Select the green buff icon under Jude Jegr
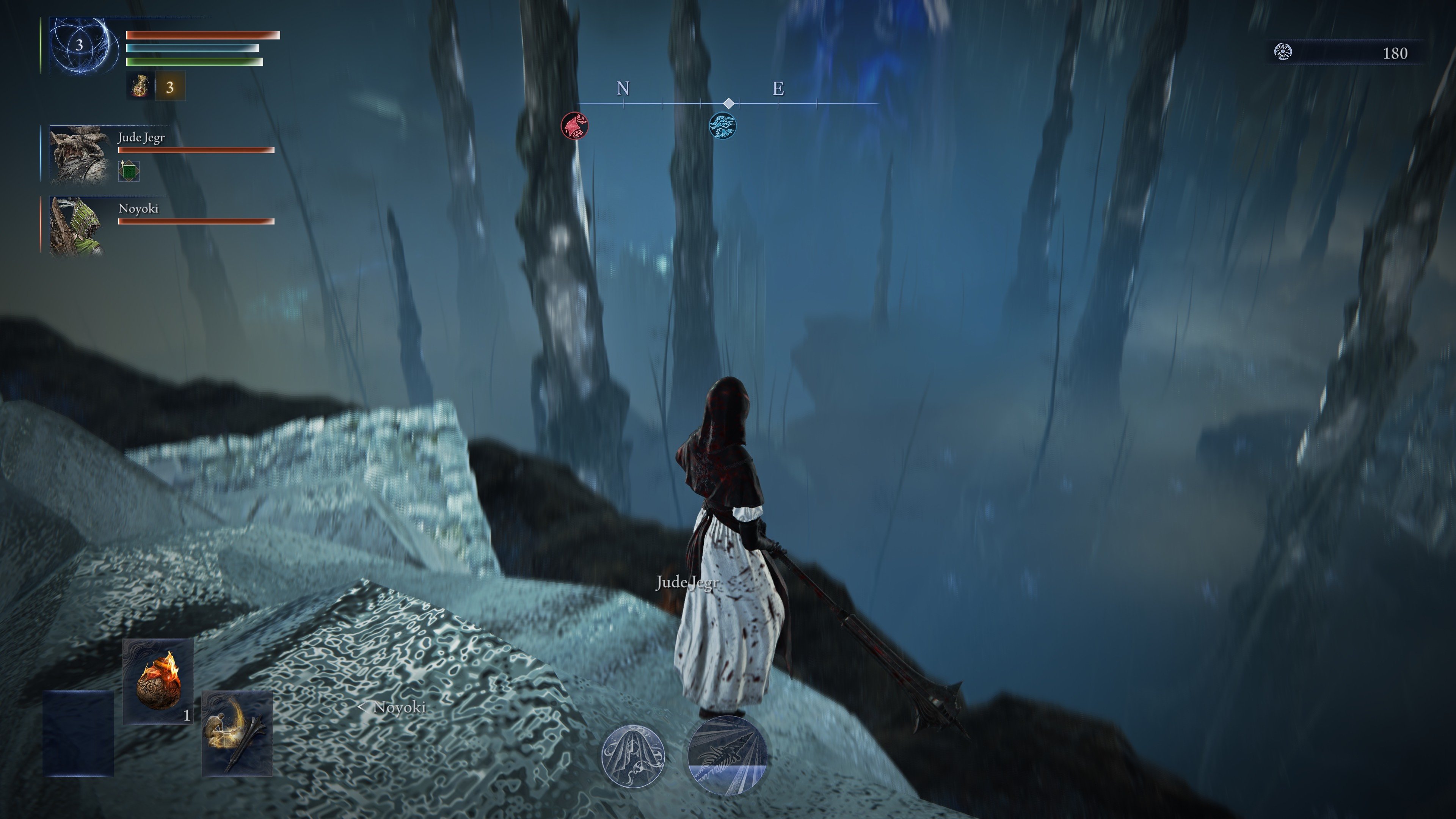Viewport: 1456px width, 819px height. tap(129, 171)
